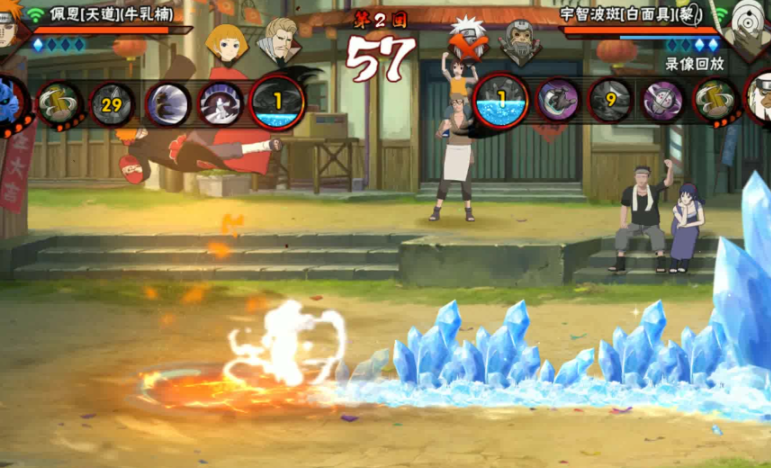Tap the orange-haired support ninja portrait
Screen dimensions: 771x468
point(227,41)
